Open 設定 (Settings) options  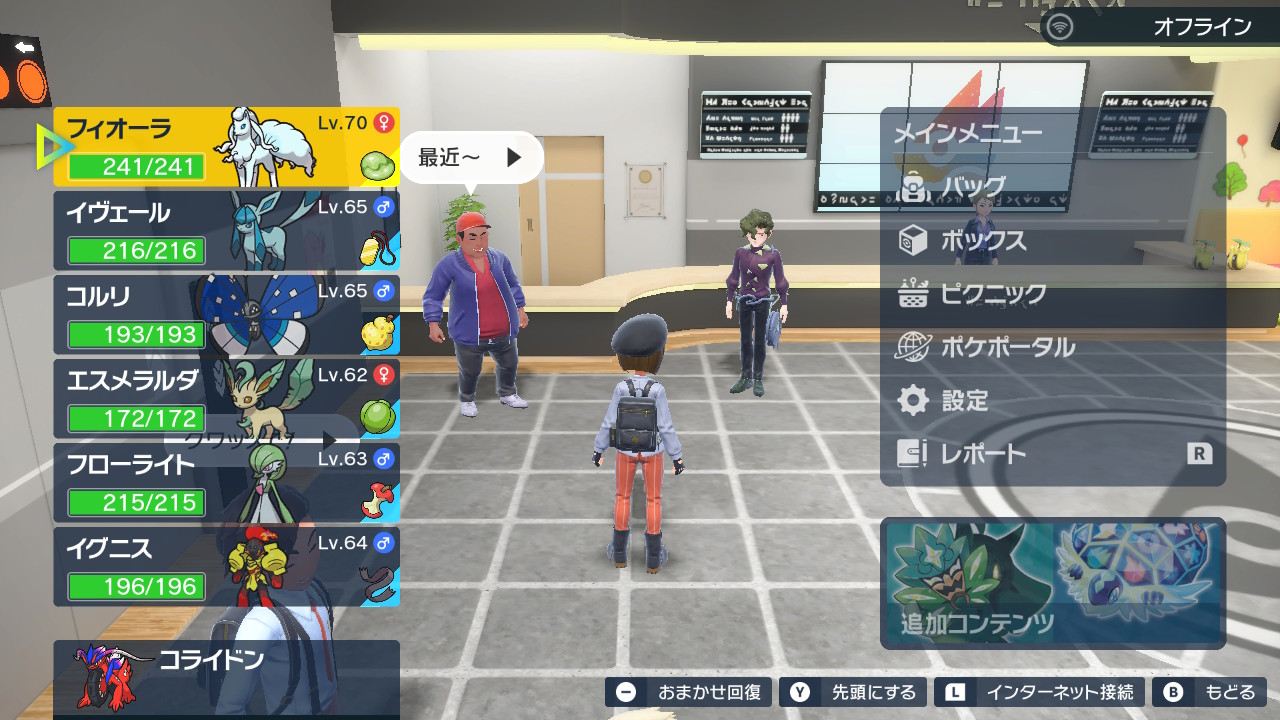964,401
